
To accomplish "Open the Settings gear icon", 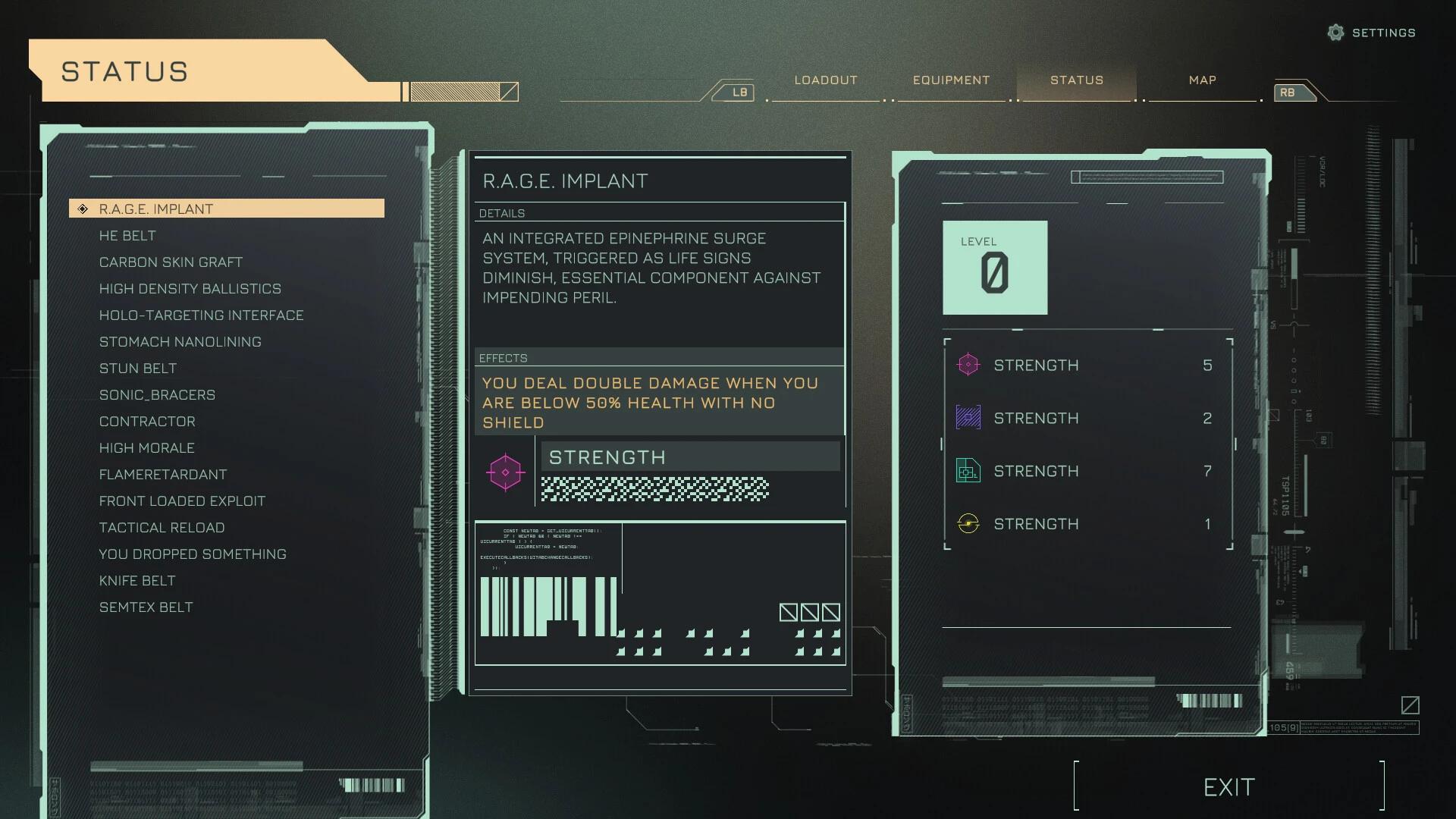I will [x=1335, y=33].
